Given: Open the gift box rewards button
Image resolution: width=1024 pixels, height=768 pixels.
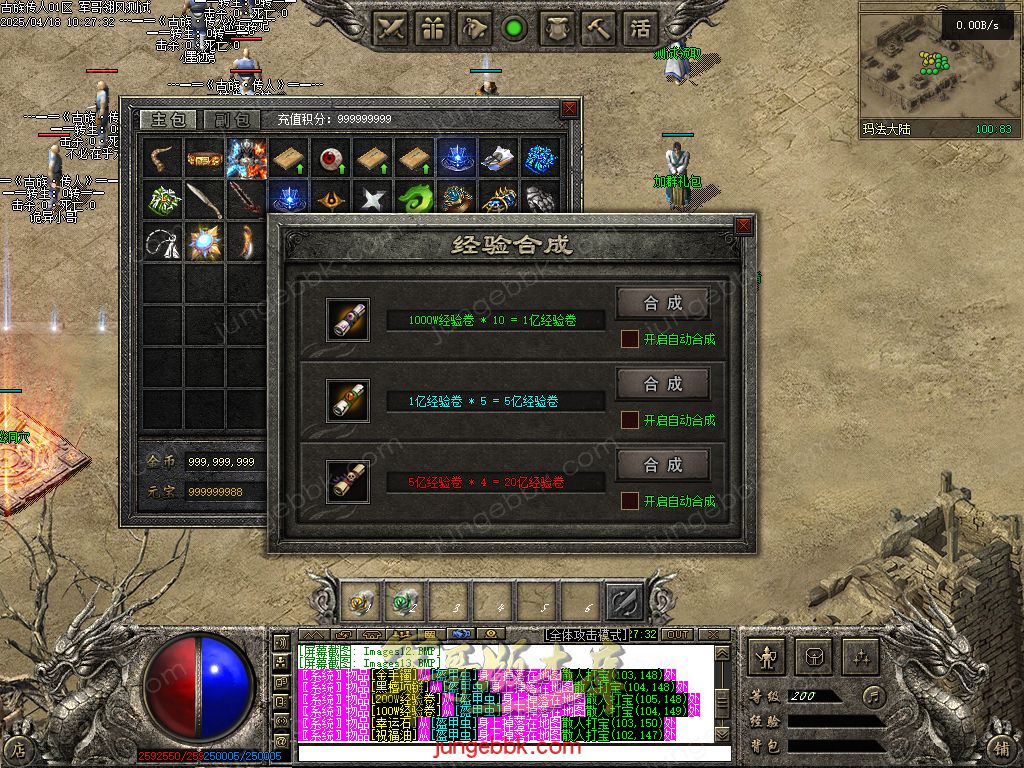Looking at the screenshot, I should pos(433,29).
